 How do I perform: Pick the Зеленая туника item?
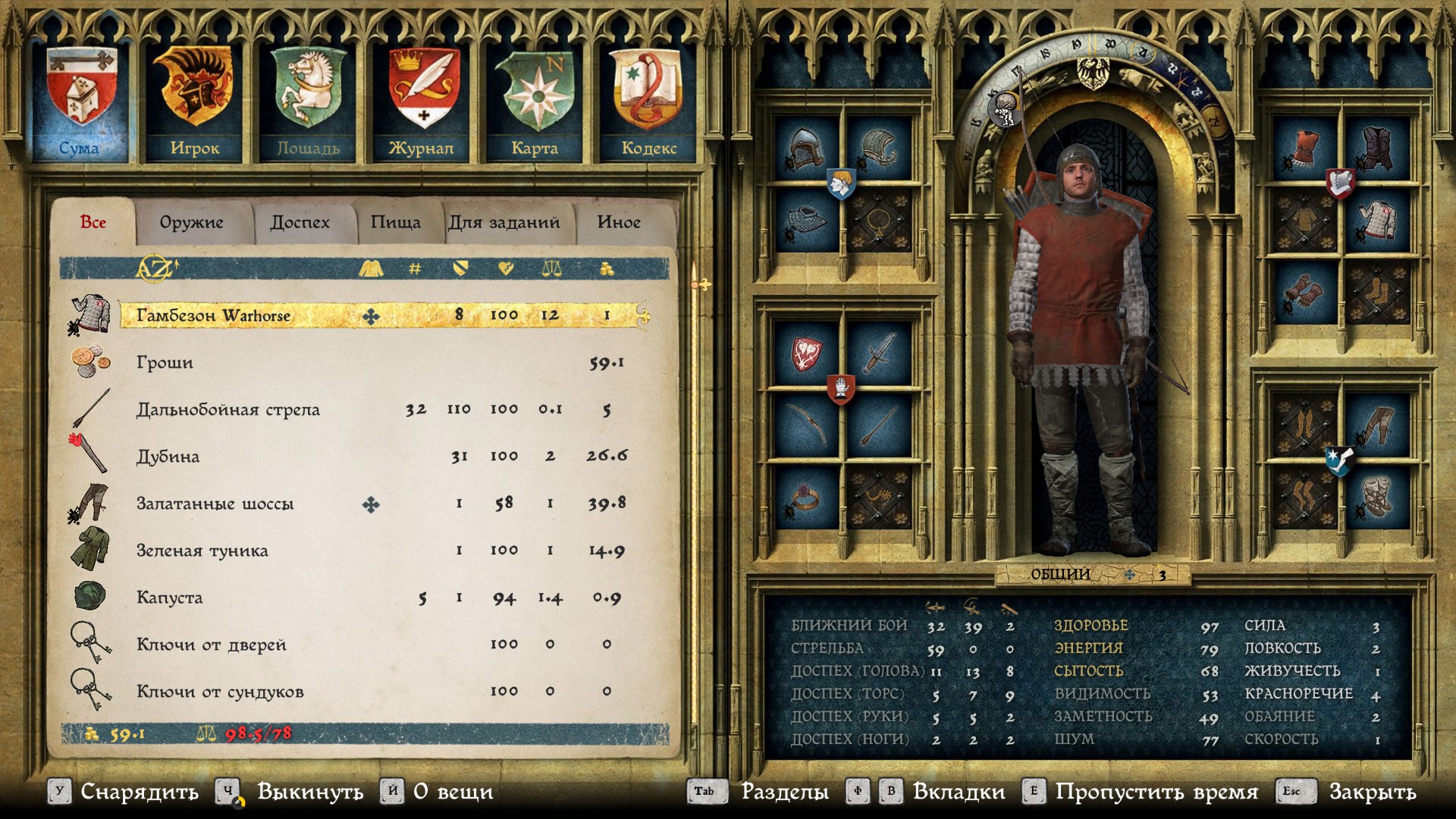[202, 551]
